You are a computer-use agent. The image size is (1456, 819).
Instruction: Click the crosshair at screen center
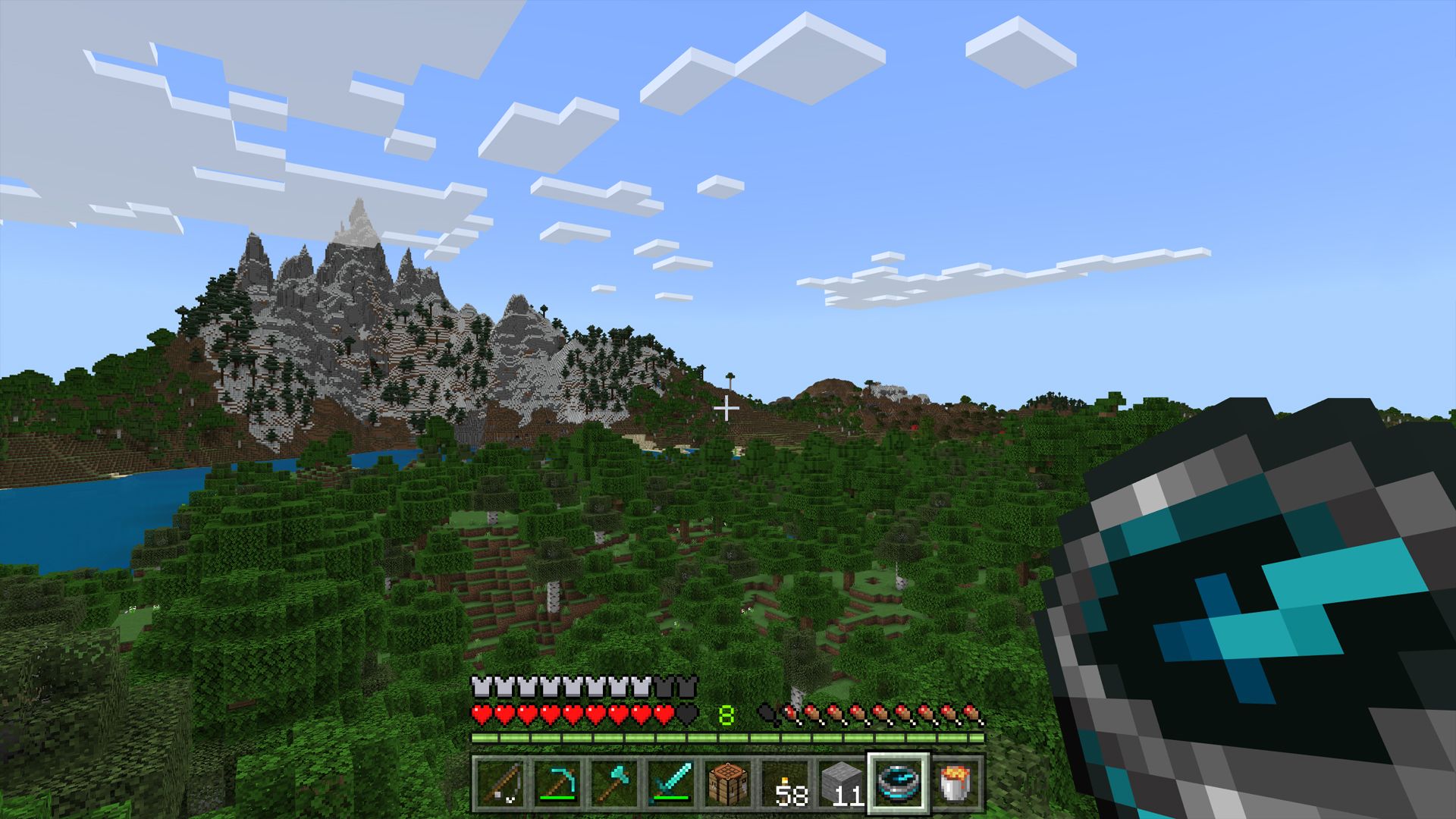727,408
